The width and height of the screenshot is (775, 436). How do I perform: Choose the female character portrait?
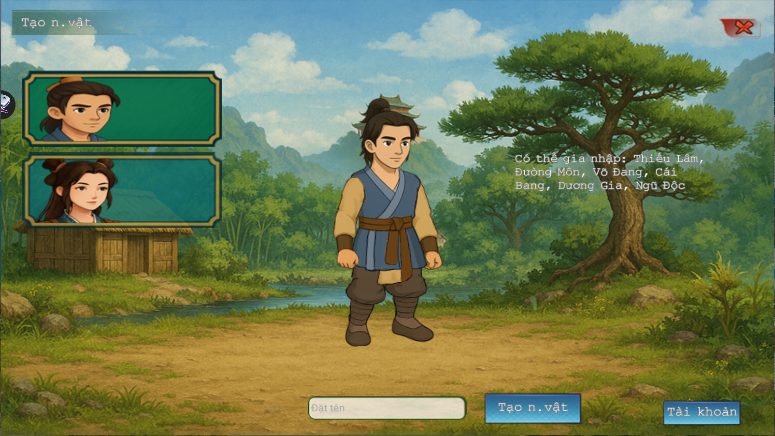pos(121,190)
